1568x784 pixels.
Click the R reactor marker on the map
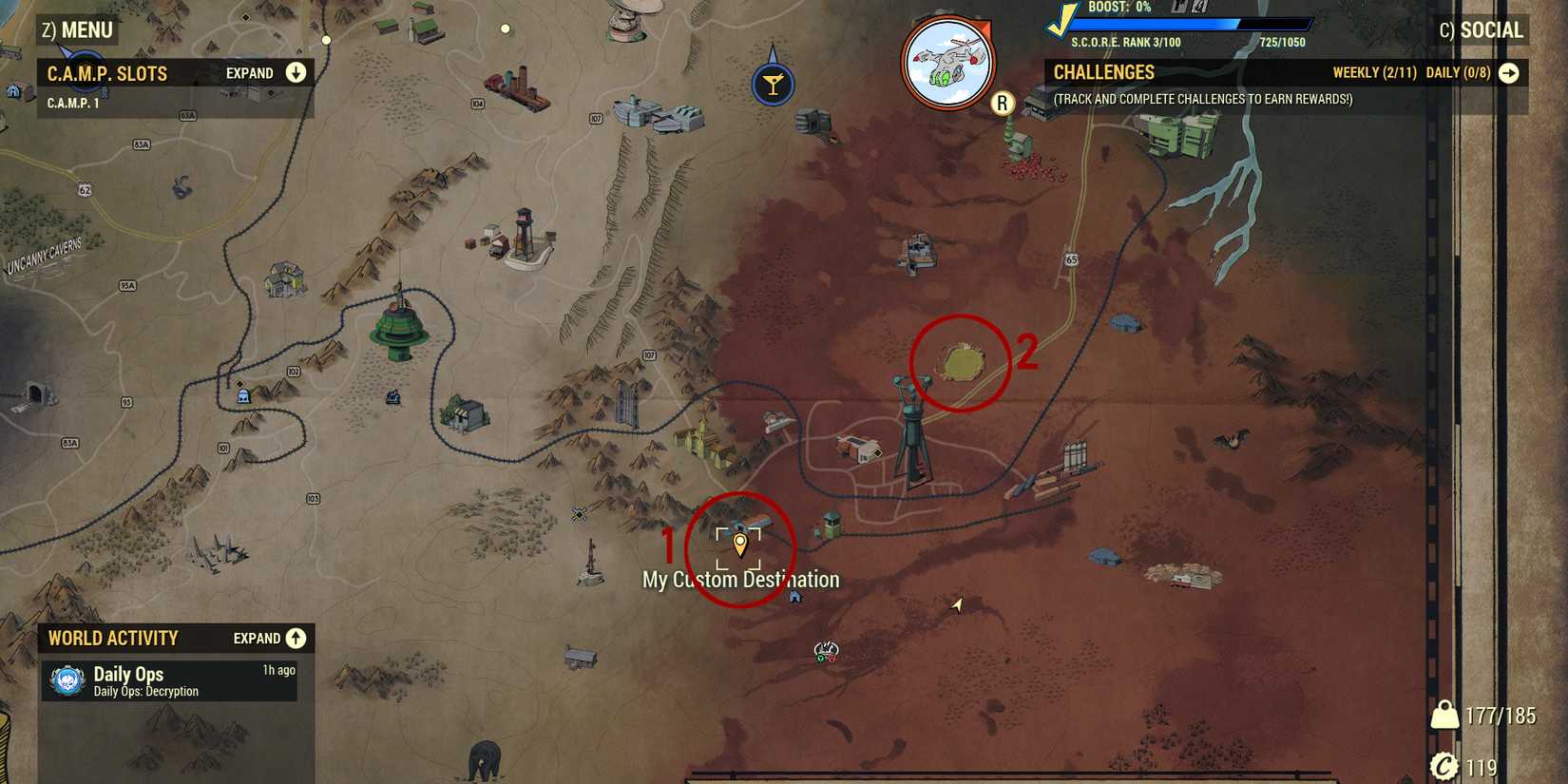pos(1002,103)
